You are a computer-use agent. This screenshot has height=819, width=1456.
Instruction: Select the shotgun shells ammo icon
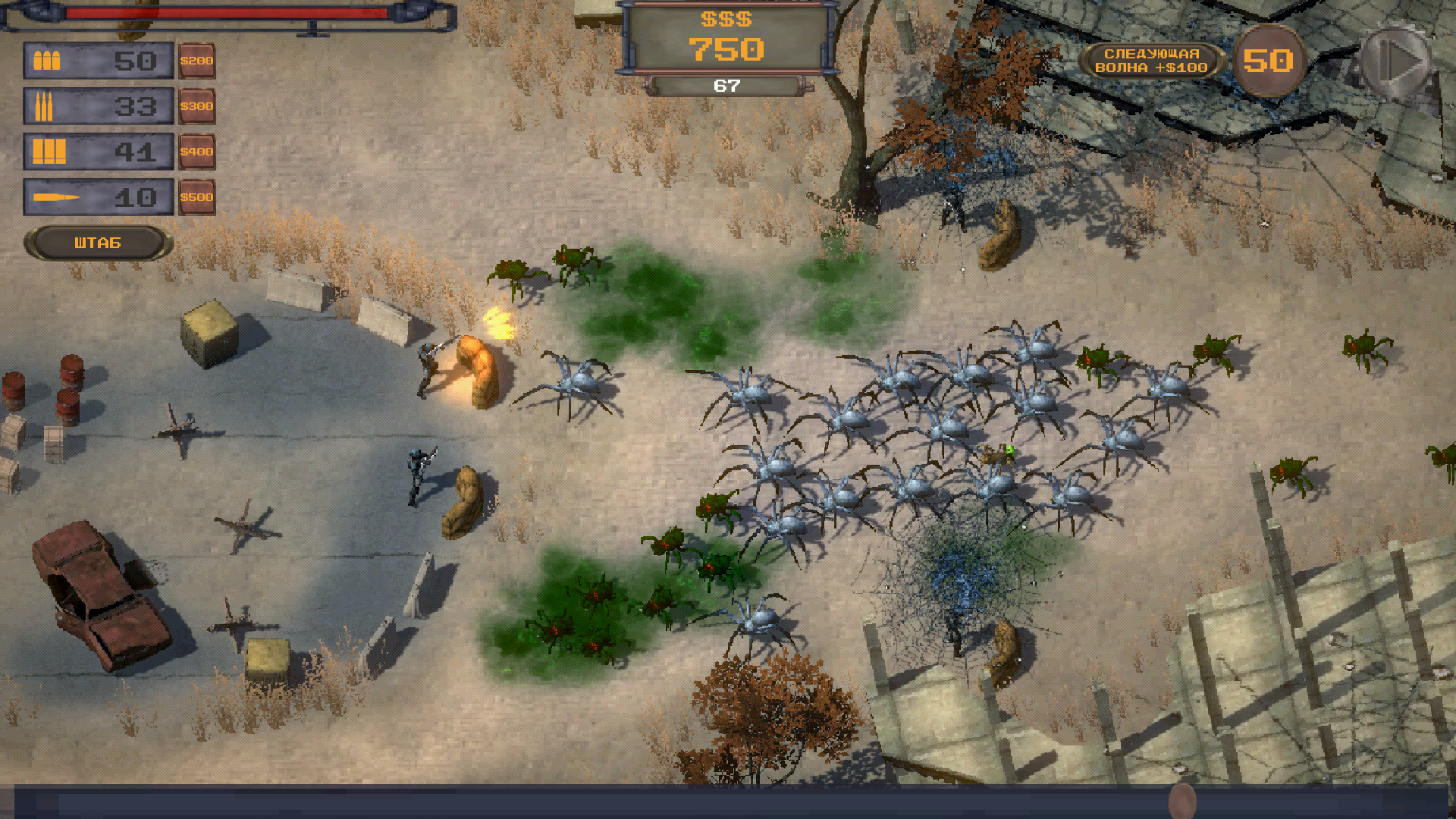pyautogui.click(x=47, y=152)
